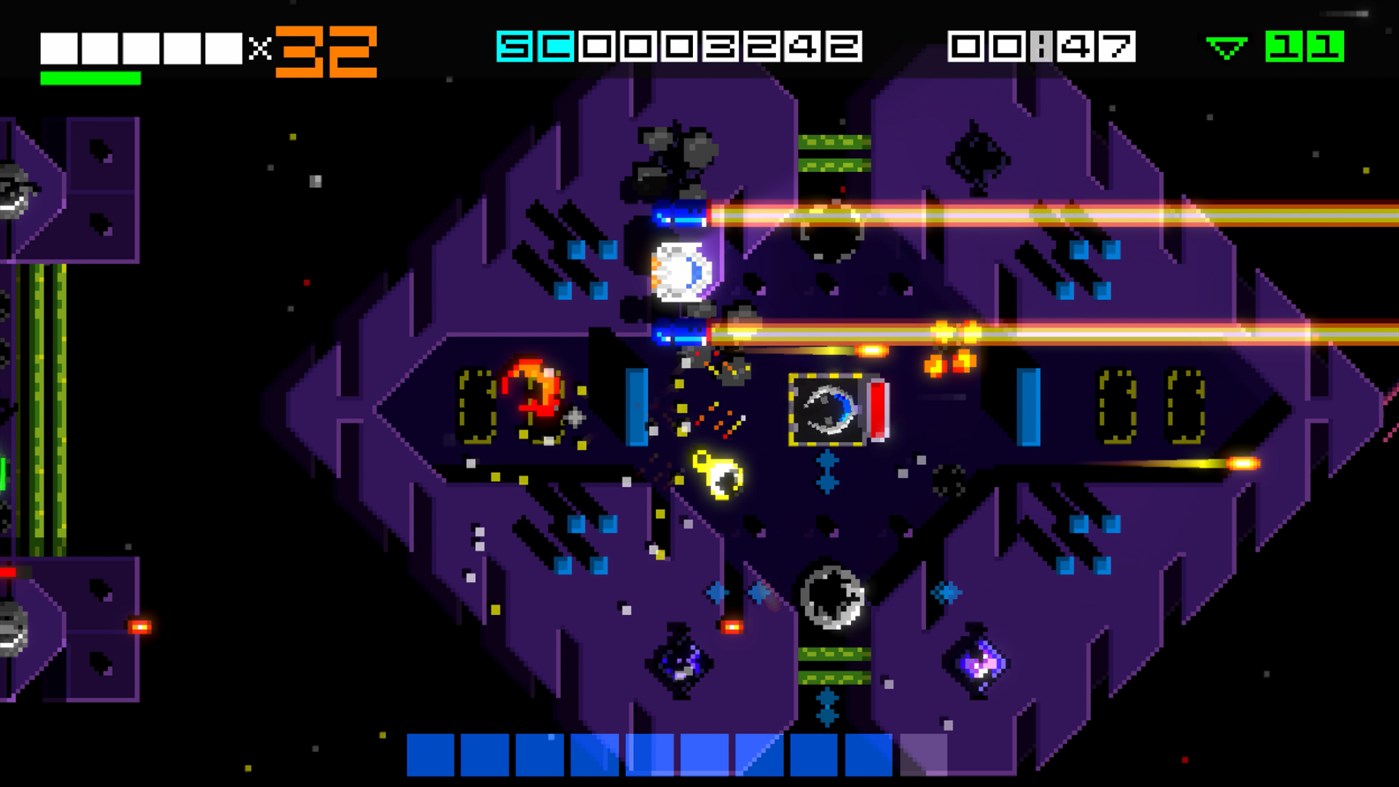This screenshot has height=787, width=1399.
Task: Toggle the red shield bar beside the core
Action: [878, 409]
